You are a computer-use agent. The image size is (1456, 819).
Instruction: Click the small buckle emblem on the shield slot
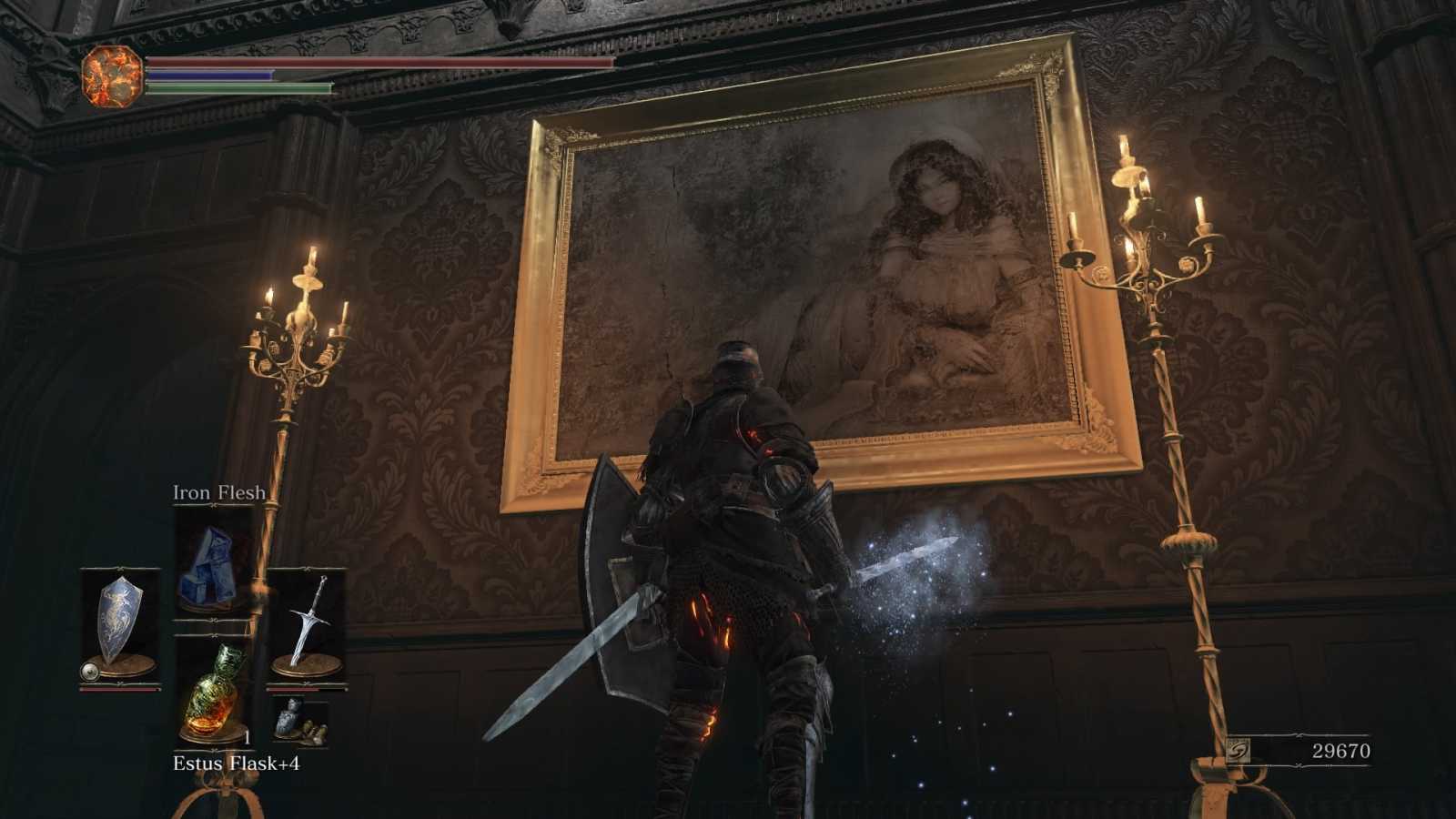(89, 672)
